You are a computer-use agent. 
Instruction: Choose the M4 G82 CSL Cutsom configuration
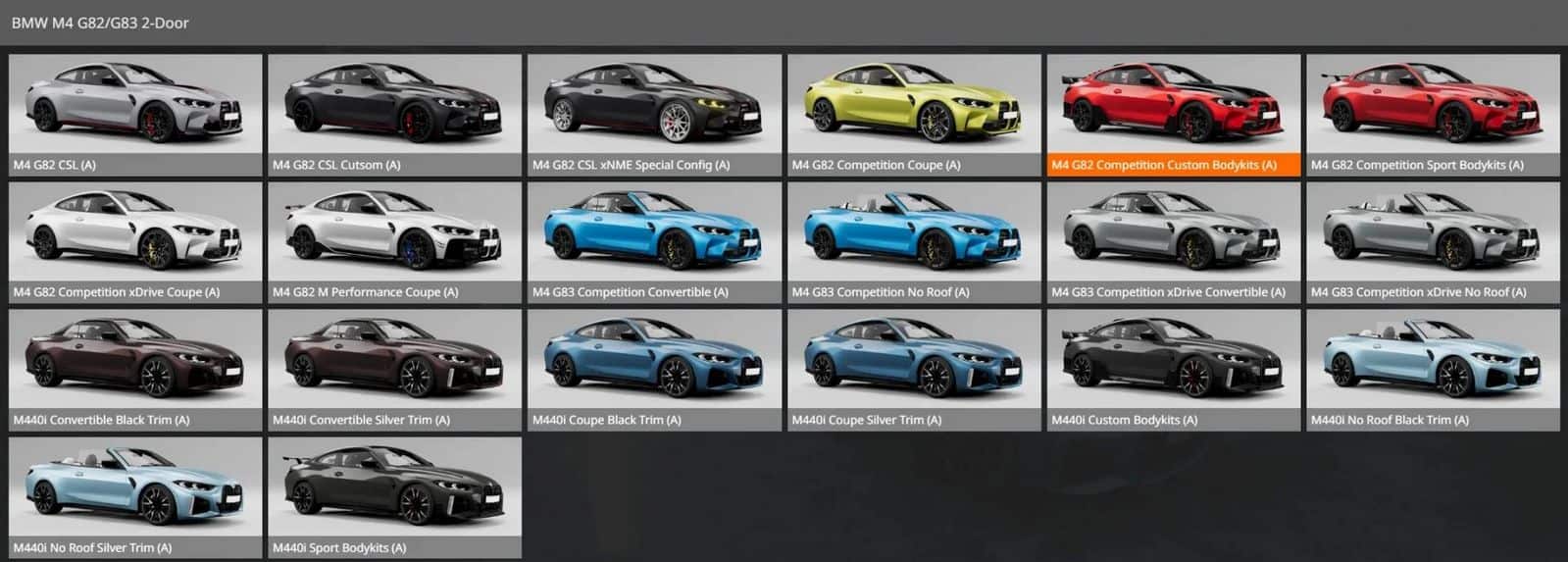(394, 114)
